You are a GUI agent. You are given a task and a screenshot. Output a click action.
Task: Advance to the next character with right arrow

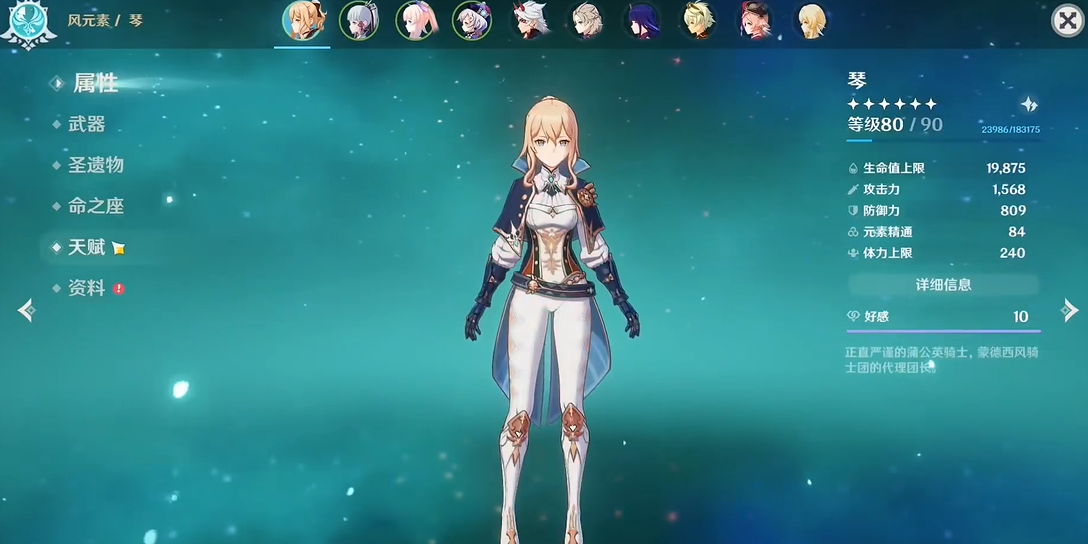tap(1069, 311)
